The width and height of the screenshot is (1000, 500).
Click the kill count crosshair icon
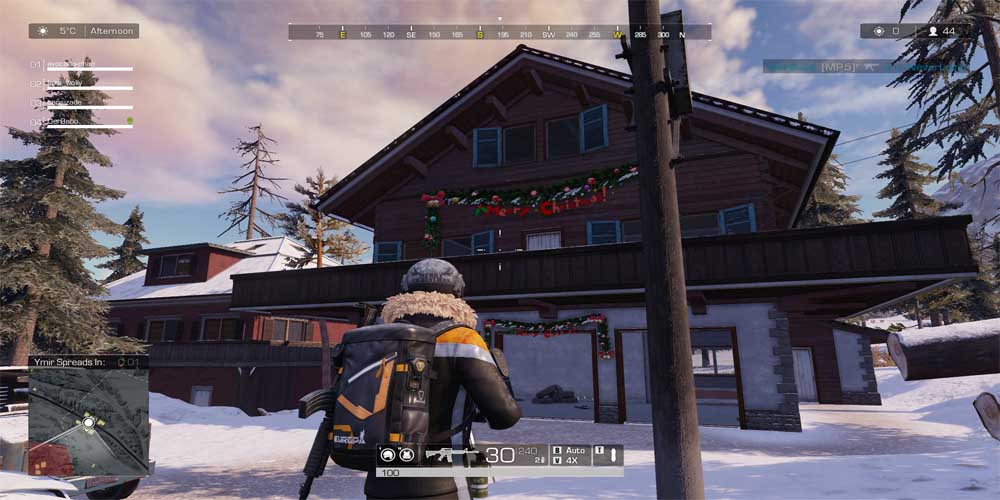pos(879,31)
